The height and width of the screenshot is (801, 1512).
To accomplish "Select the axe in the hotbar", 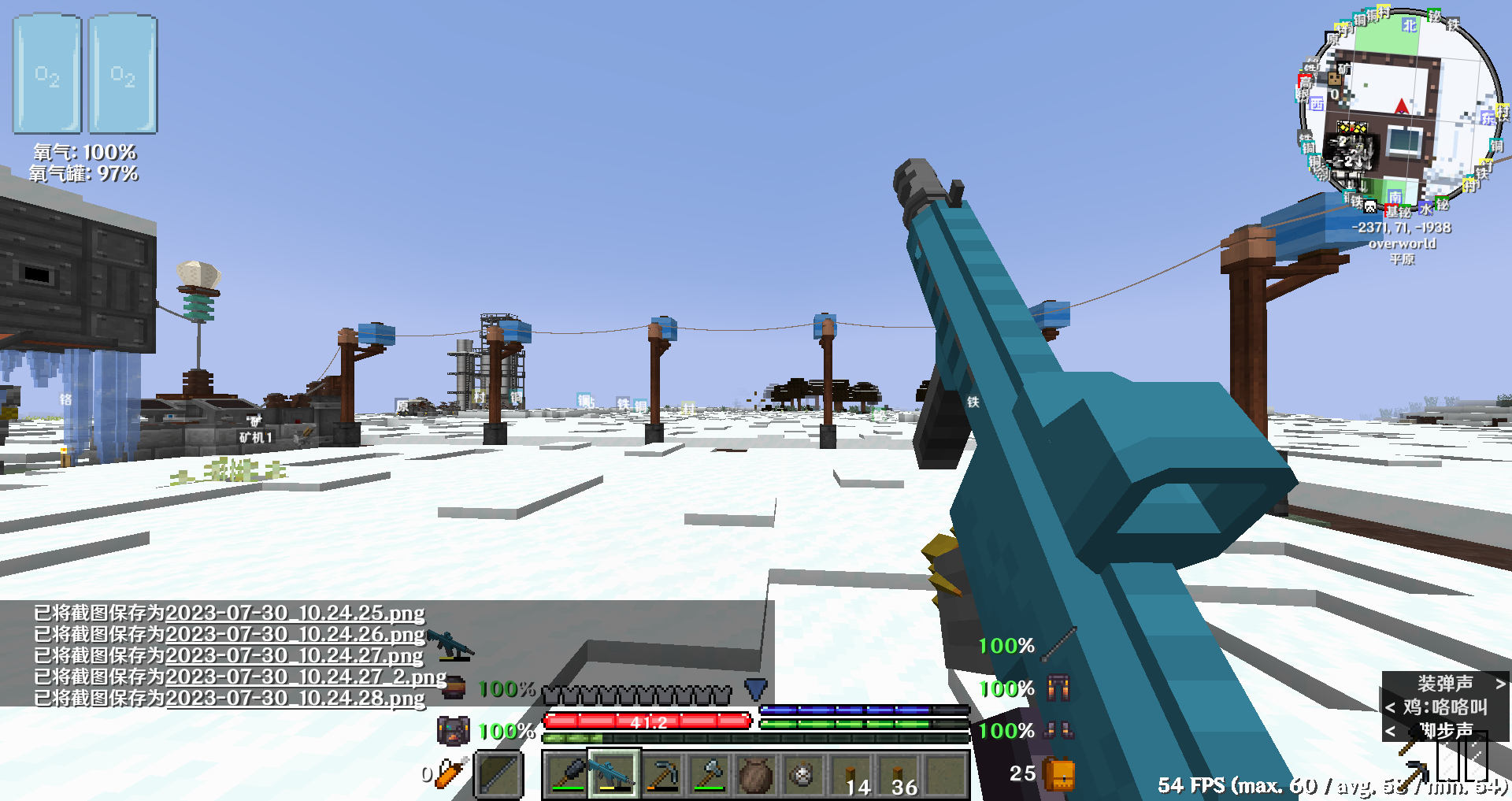I will click(x=710, y=773).
